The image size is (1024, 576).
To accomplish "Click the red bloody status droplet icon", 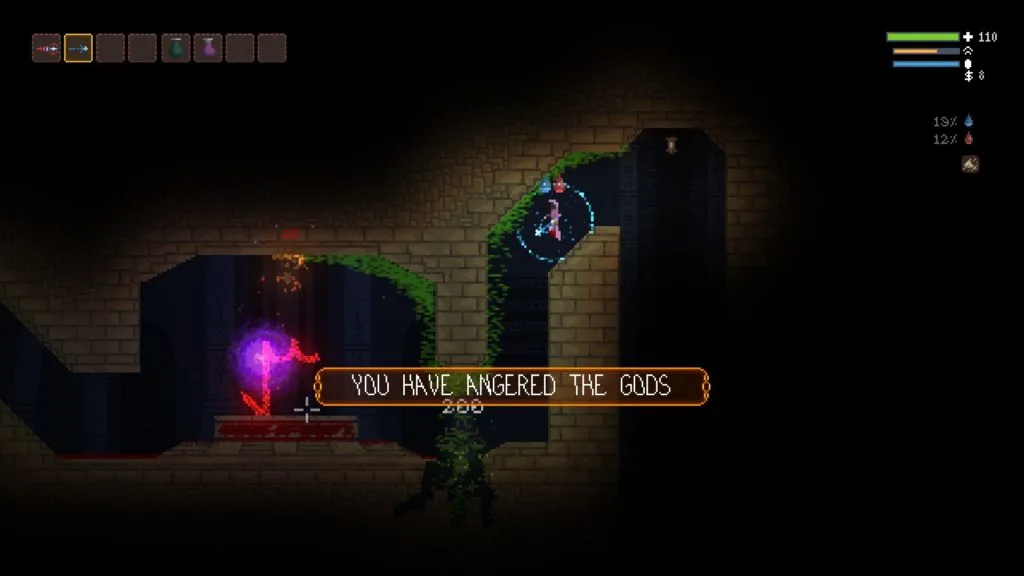I will tap(968, 139).
